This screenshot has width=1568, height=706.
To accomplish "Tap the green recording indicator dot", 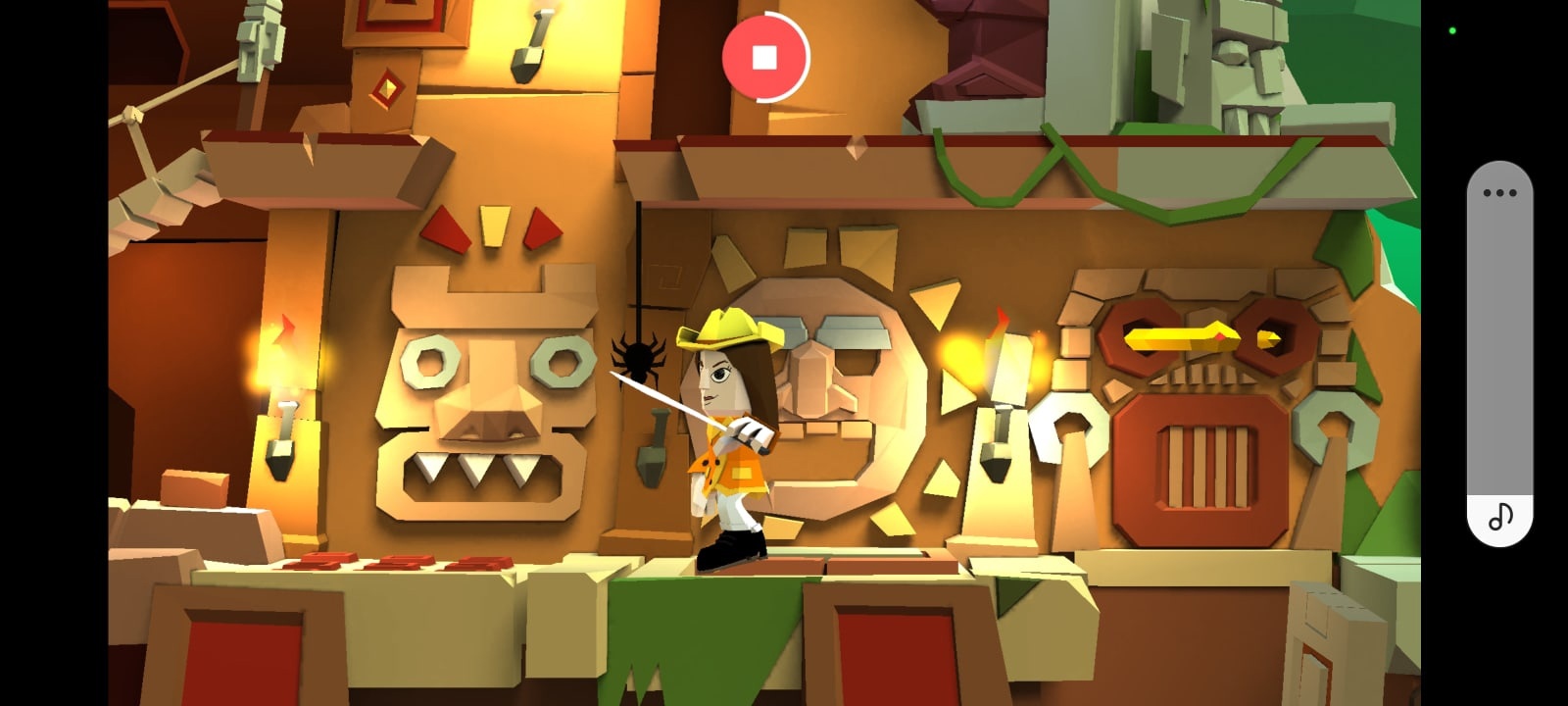I will pyautogui.click(x=1451, y=29).
